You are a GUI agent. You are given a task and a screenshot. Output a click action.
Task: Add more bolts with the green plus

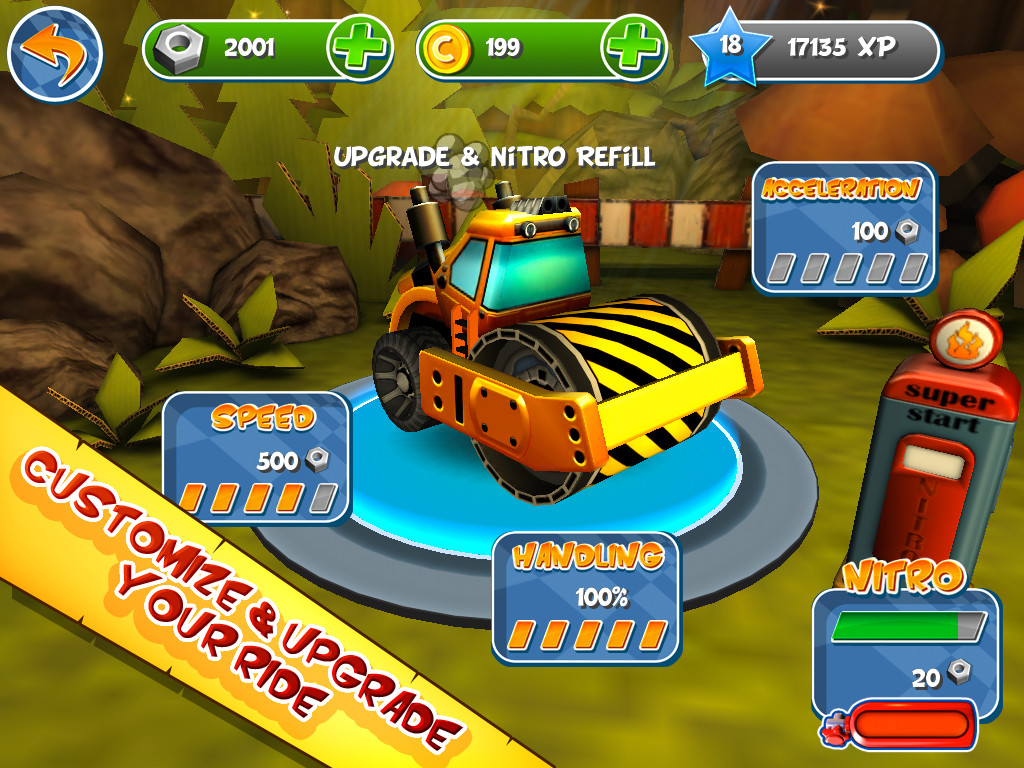[358, 49]
